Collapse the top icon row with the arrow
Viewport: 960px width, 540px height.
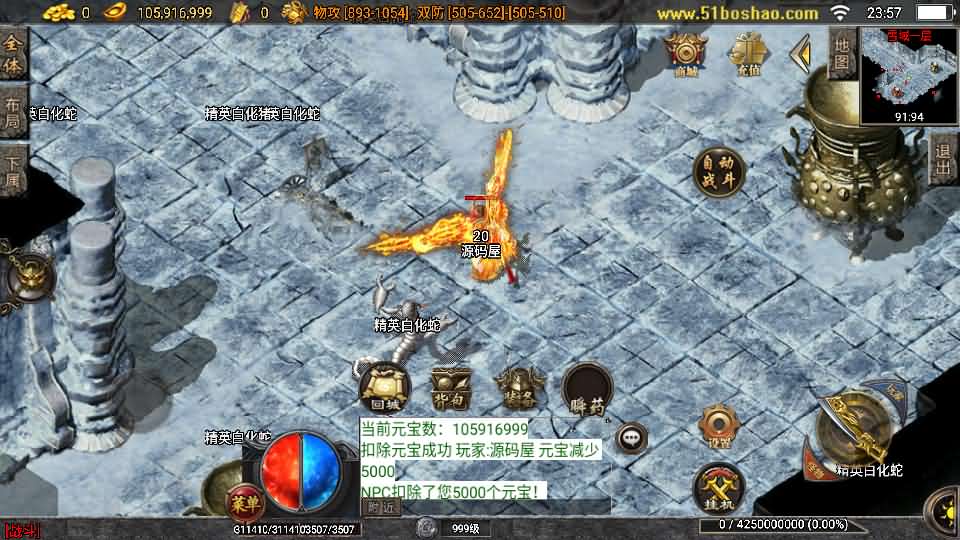[800, 53]
